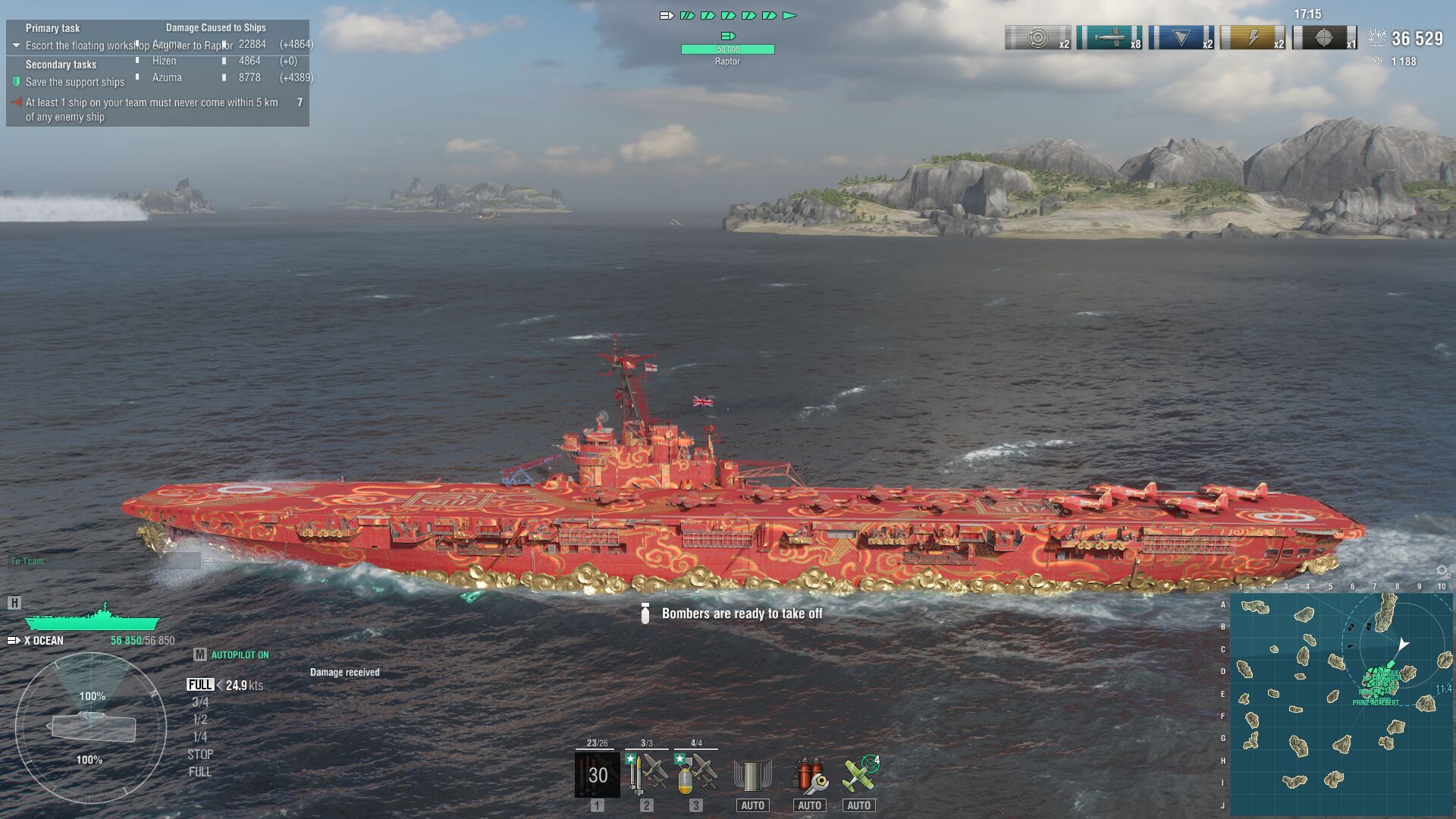
Task: Click the teal torpedo hit ribbon
Action: coord(1109,38)
